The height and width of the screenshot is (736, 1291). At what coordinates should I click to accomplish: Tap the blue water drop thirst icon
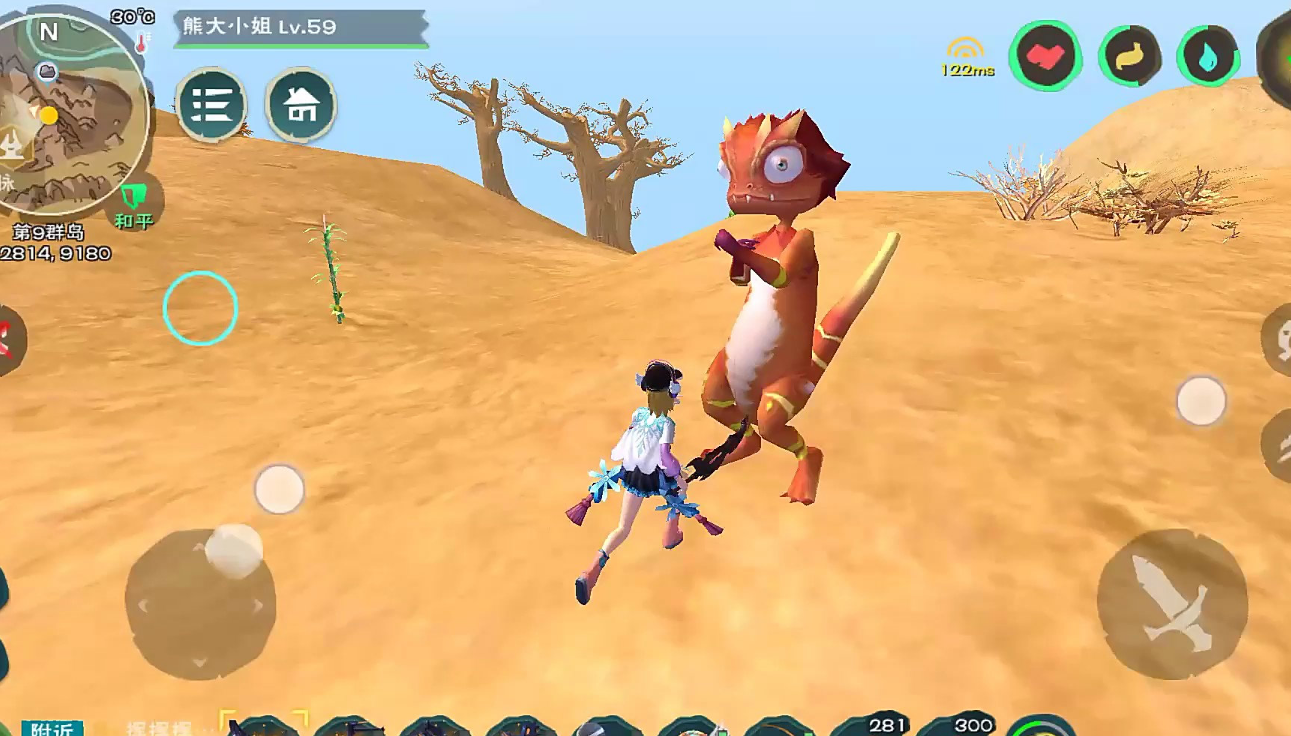(1209, 56)
